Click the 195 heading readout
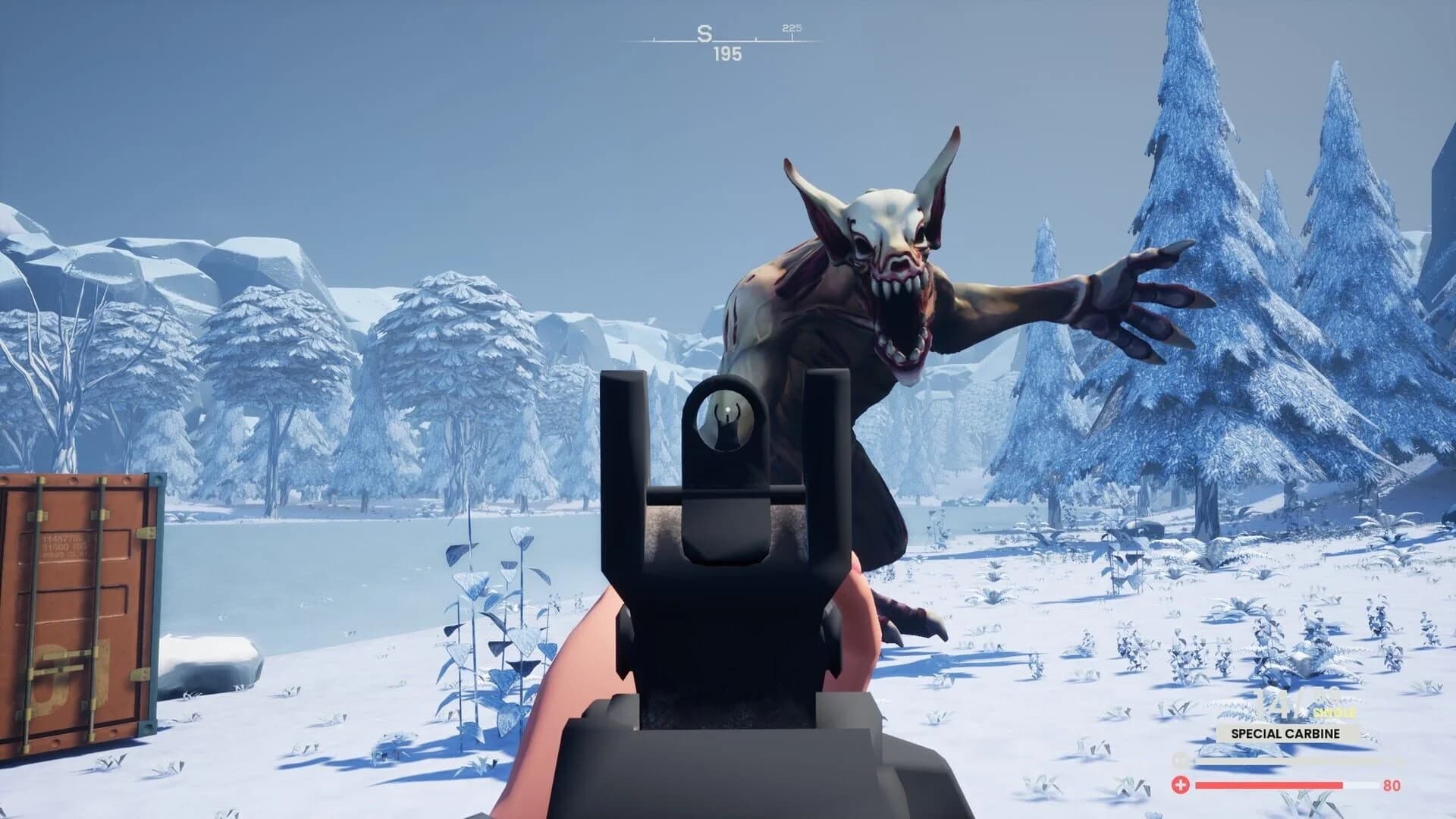 pos(726,55)
